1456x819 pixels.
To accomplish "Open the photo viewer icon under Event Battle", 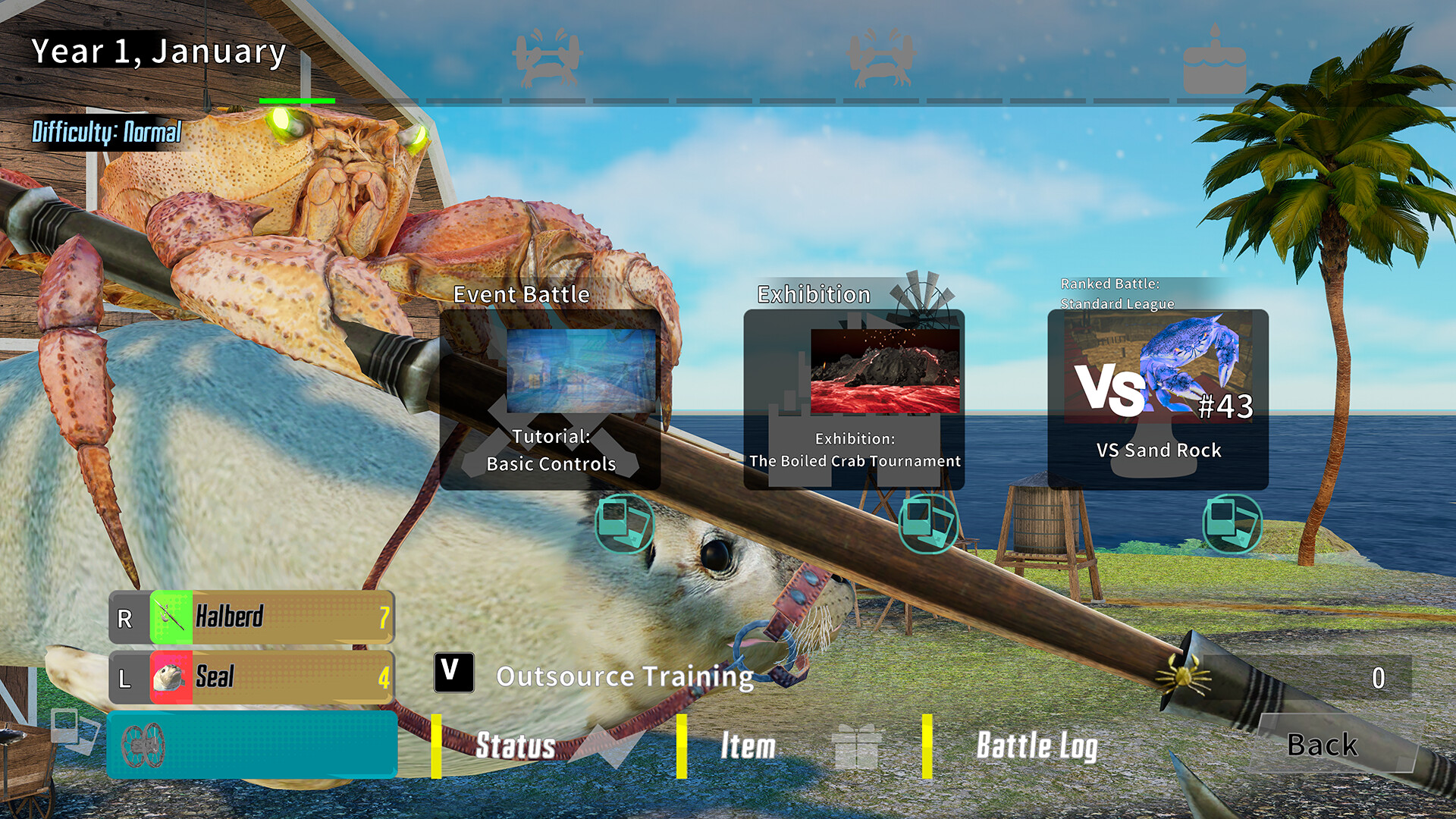I will [624, 525].
